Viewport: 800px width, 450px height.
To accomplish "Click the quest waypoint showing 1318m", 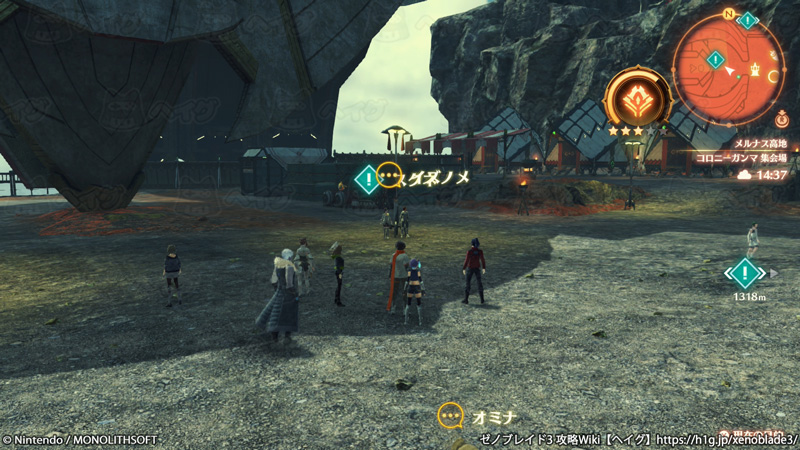I will coord(745,273).
